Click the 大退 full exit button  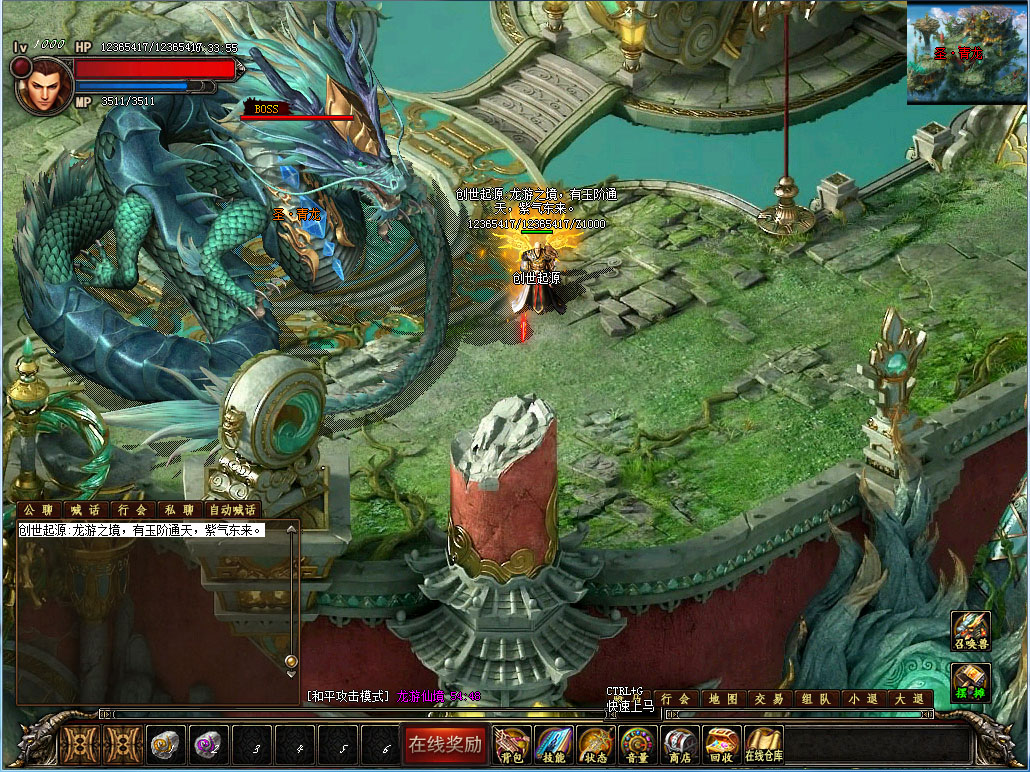[x=909, y=699]
